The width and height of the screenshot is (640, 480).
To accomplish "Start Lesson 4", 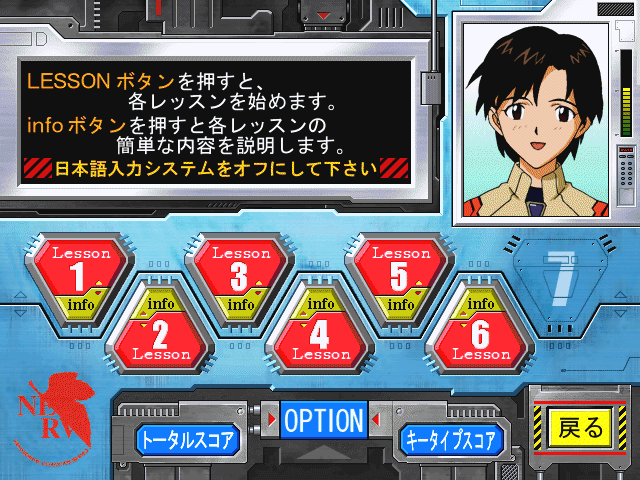I will (x=320, y=338).
